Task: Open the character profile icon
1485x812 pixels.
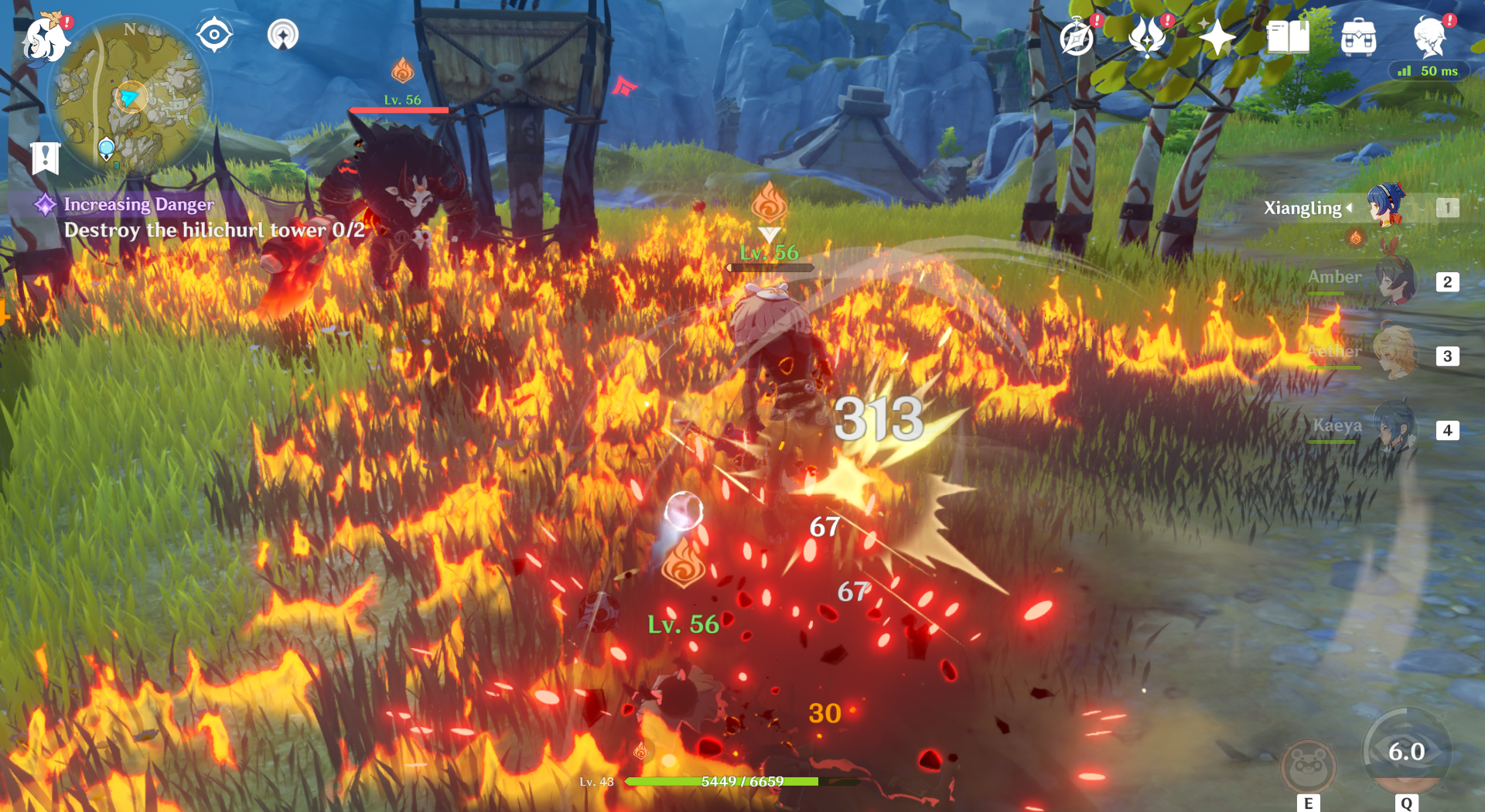Action: 1429,37
